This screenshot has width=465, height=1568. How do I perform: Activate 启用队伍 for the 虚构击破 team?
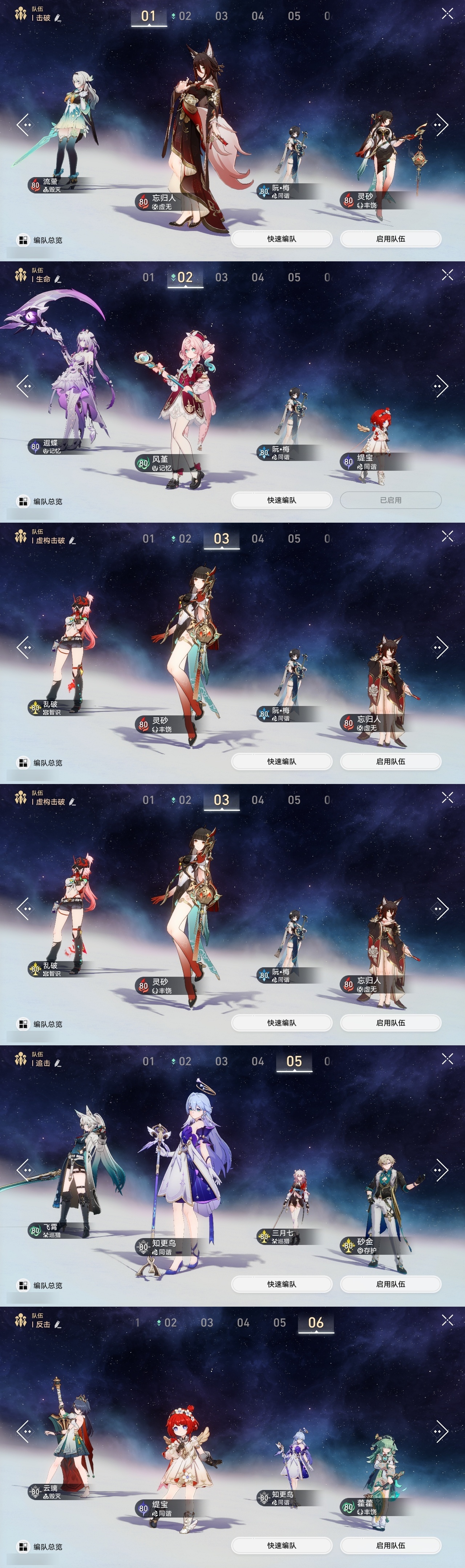391,761
